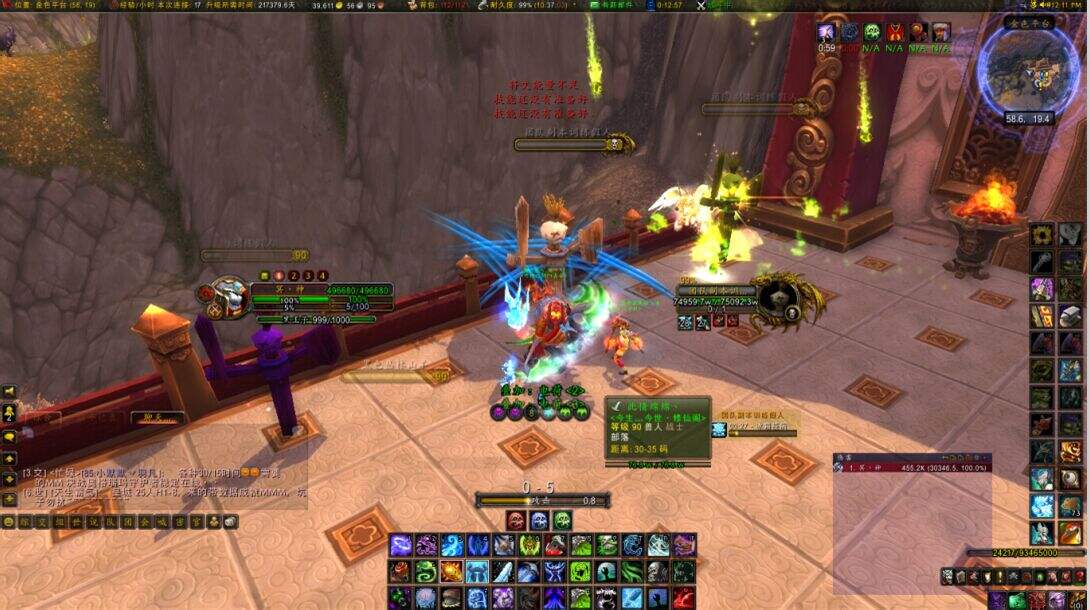Click the sunflower icon on side bar
The height and width of the screenshot is (610, 1090).
pyautogui.click(x=1043, y=235)
